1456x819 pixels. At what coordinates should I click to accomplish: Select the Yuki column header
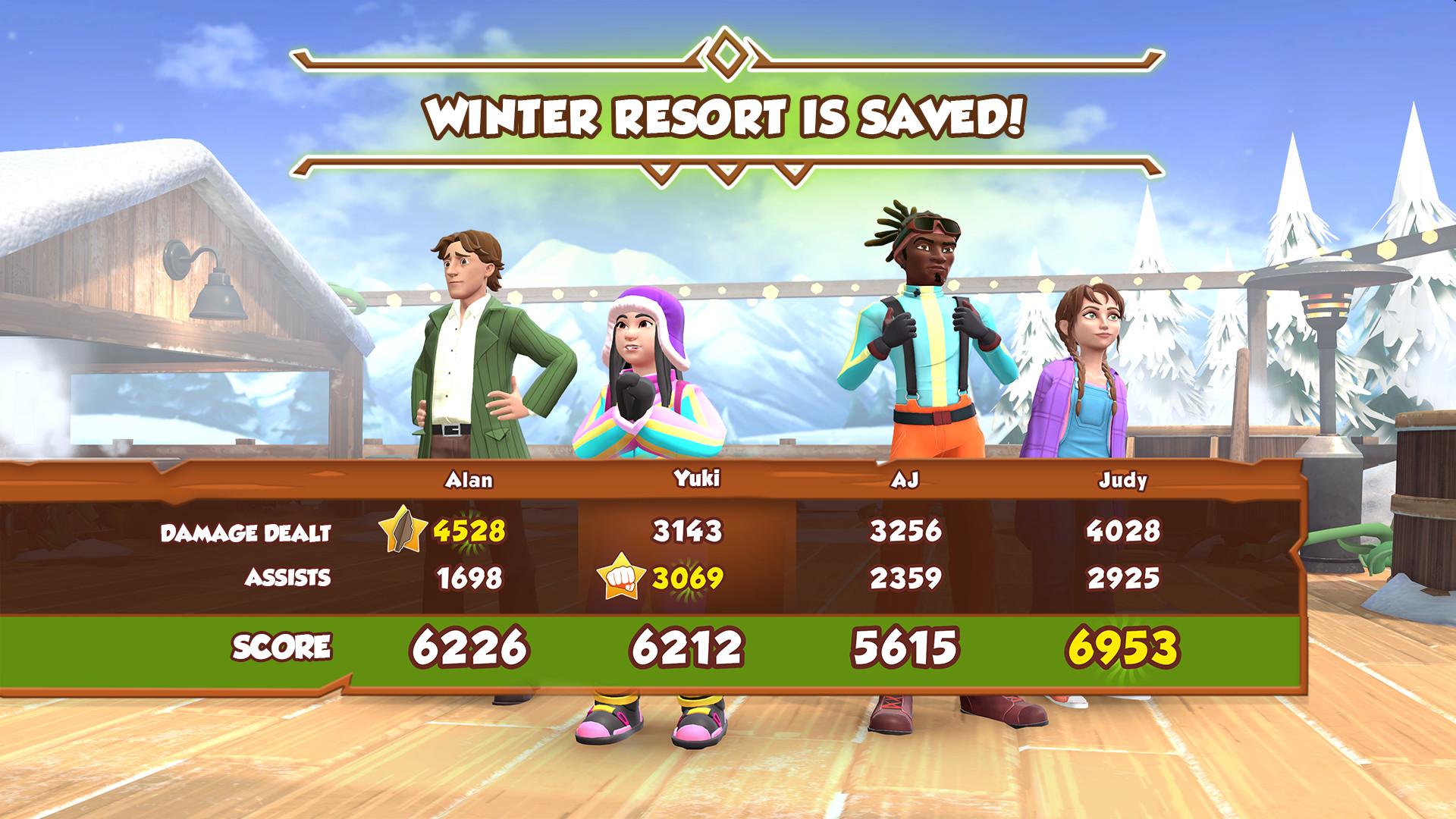[x=698, y=480]
